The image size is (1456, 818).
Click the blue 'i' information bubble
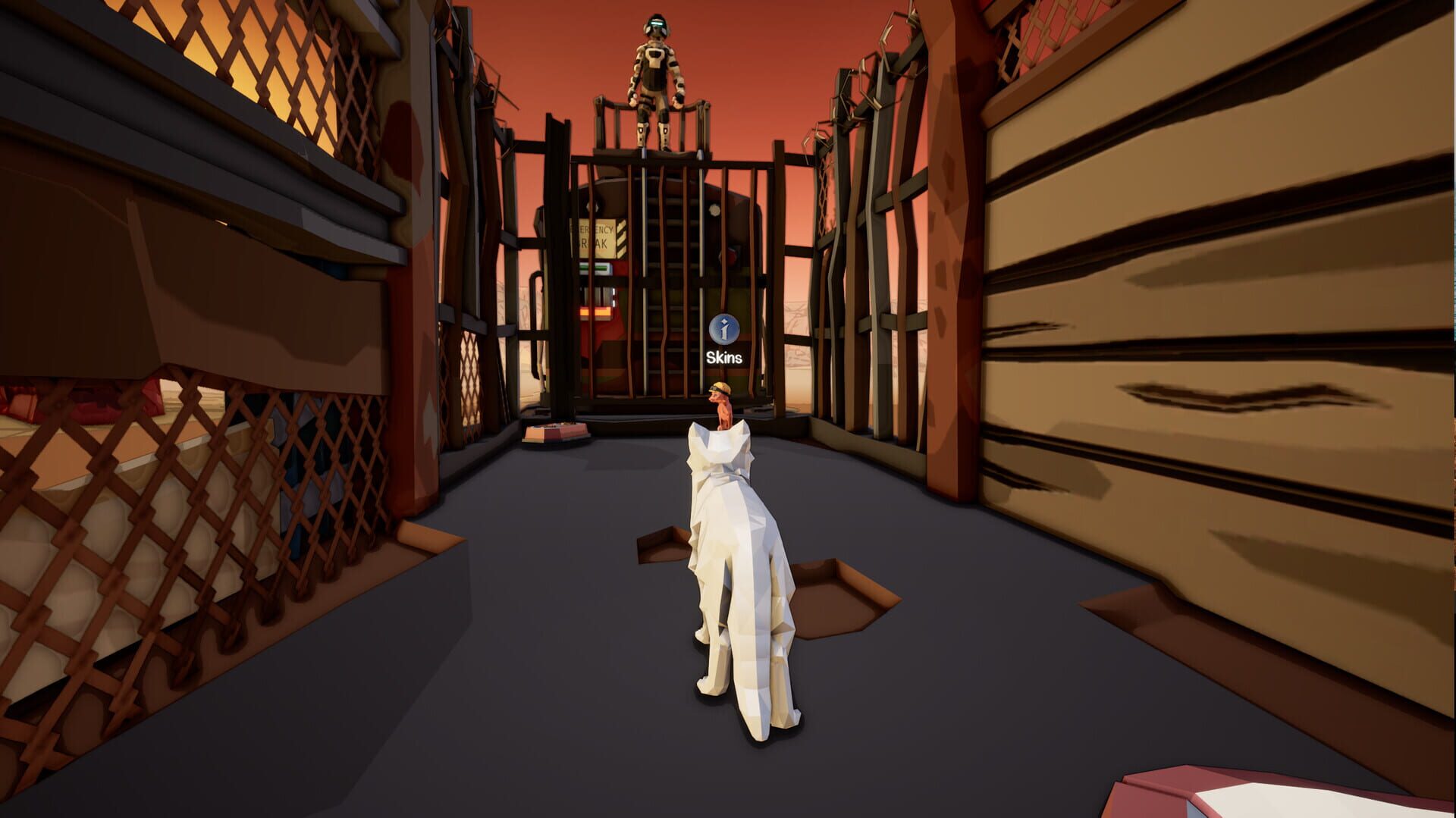(725, 329)
